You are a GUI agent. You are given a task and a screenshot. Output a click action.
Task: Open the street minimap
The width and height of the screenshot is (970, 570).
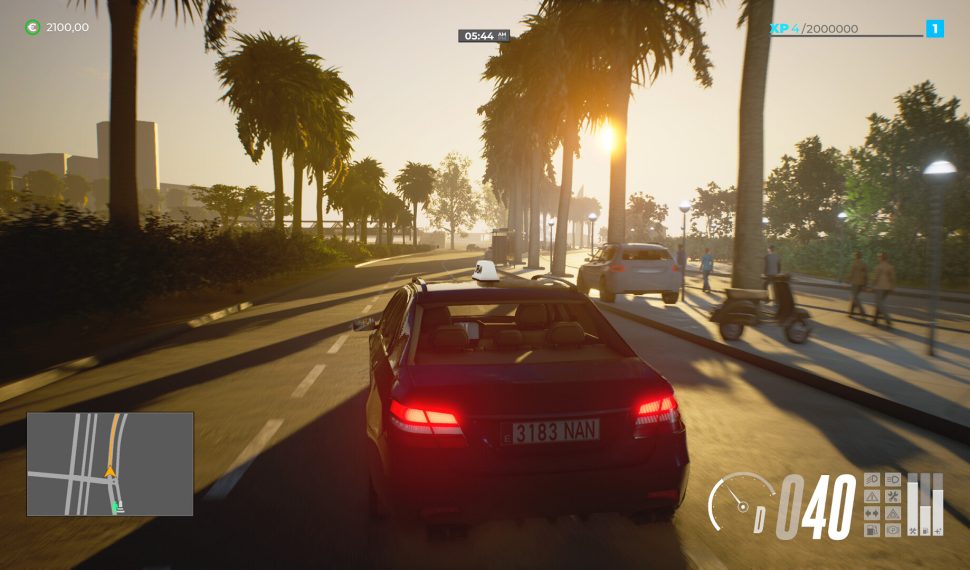(110, 464)
